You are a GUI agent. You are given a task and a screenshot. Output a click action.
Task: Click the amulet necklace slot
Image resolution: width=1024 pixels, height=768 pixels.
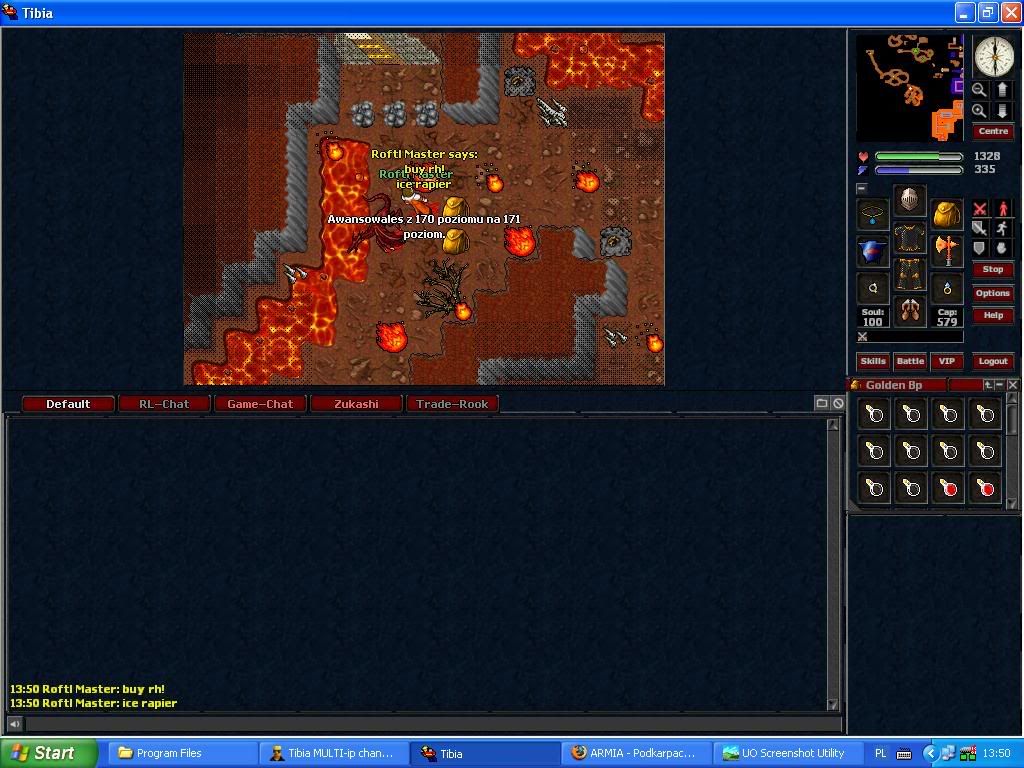873,214
